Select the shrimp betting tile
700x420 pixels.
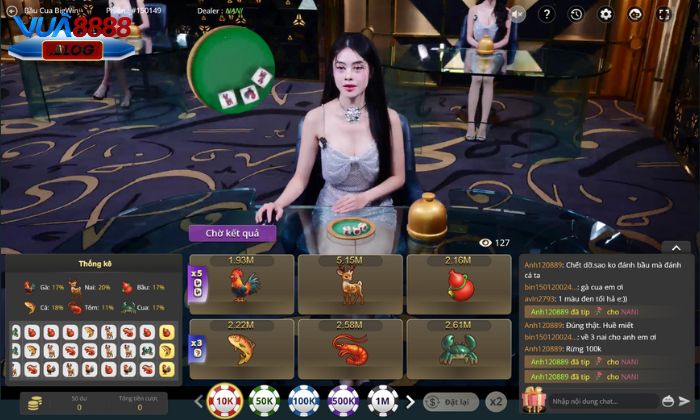pos(349,348)
